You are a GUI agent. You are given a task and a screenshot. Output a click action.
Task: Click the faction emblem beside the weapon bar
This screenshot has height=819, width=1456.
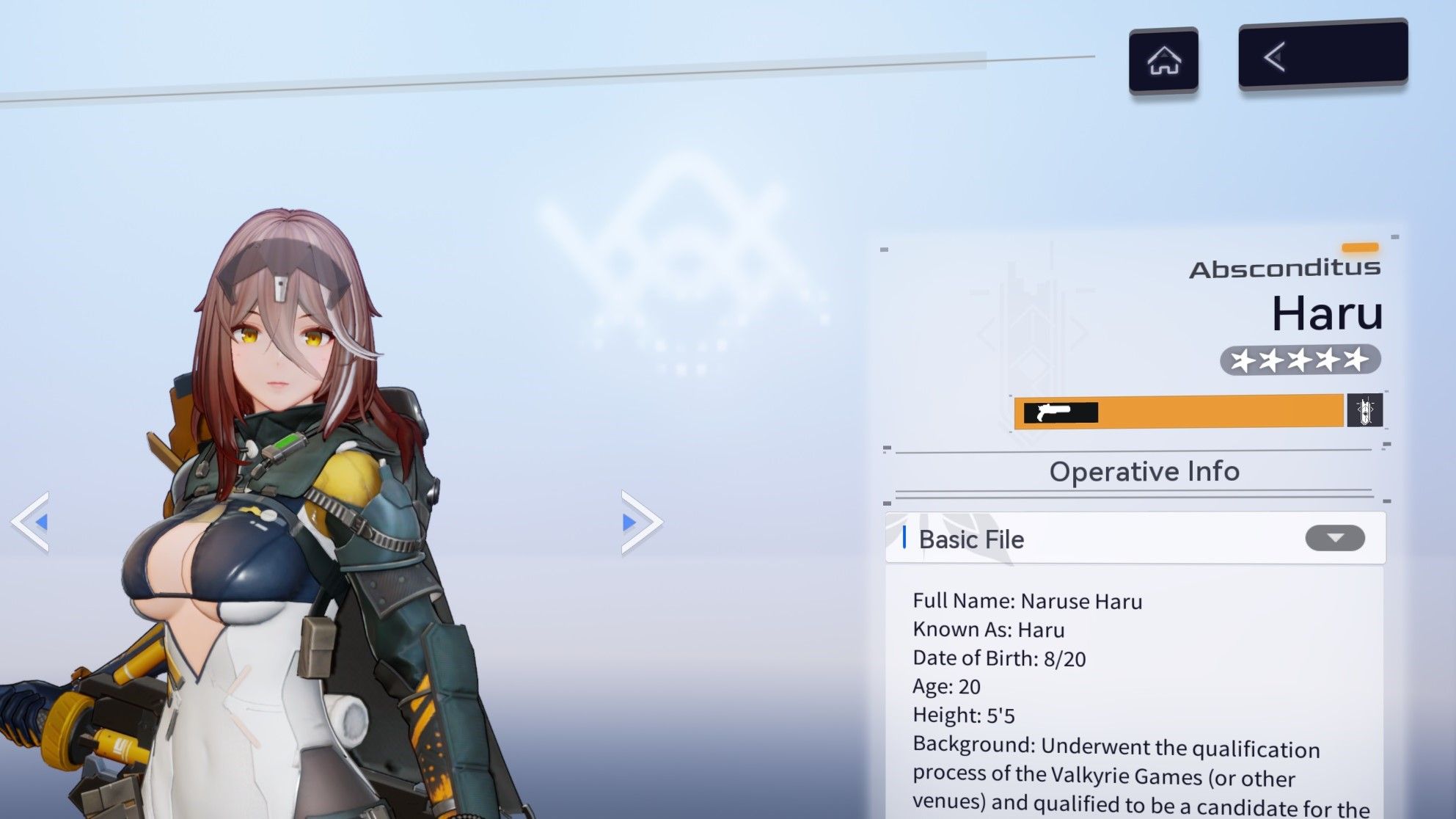tap(1369, 412)
